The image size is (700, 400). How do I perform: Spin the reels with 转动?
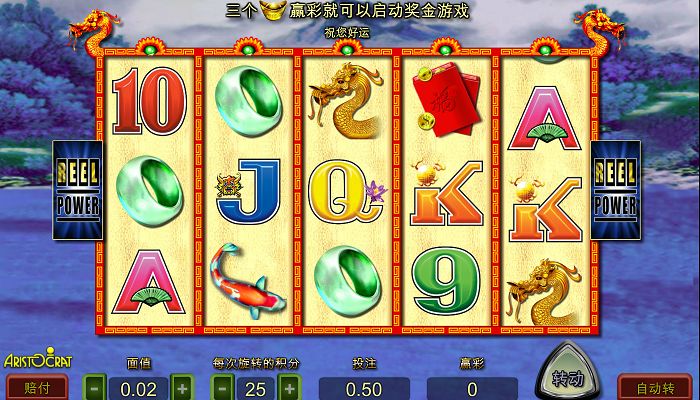point(568,377)
